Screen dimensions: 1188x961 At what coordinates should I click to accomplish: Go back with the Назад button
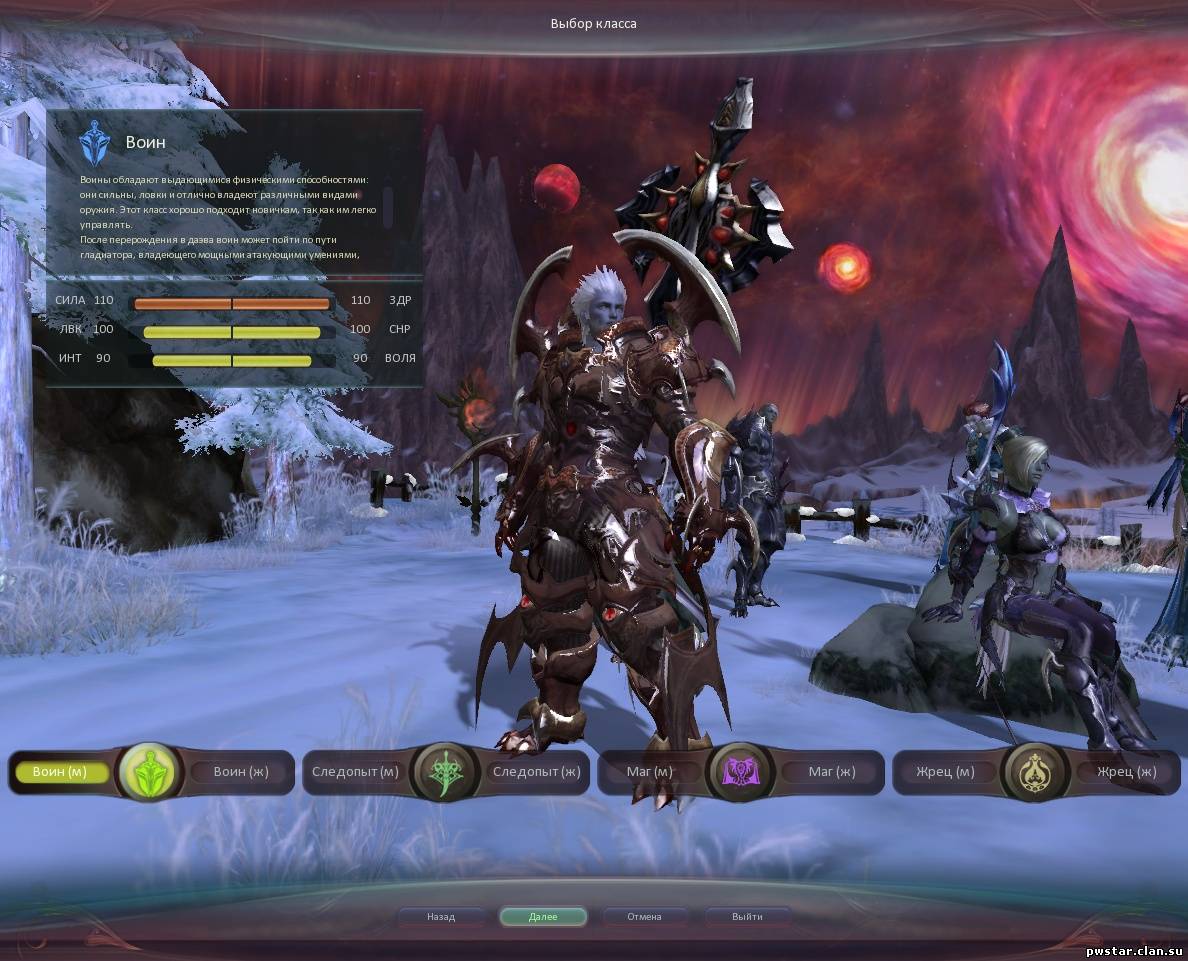tap(441, 916)
